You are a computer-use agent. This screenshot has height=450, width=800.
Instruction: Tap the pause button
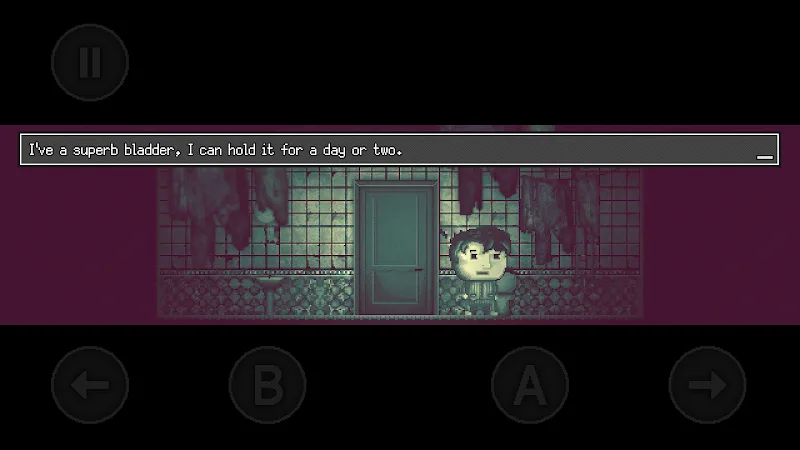pos(90,62)
